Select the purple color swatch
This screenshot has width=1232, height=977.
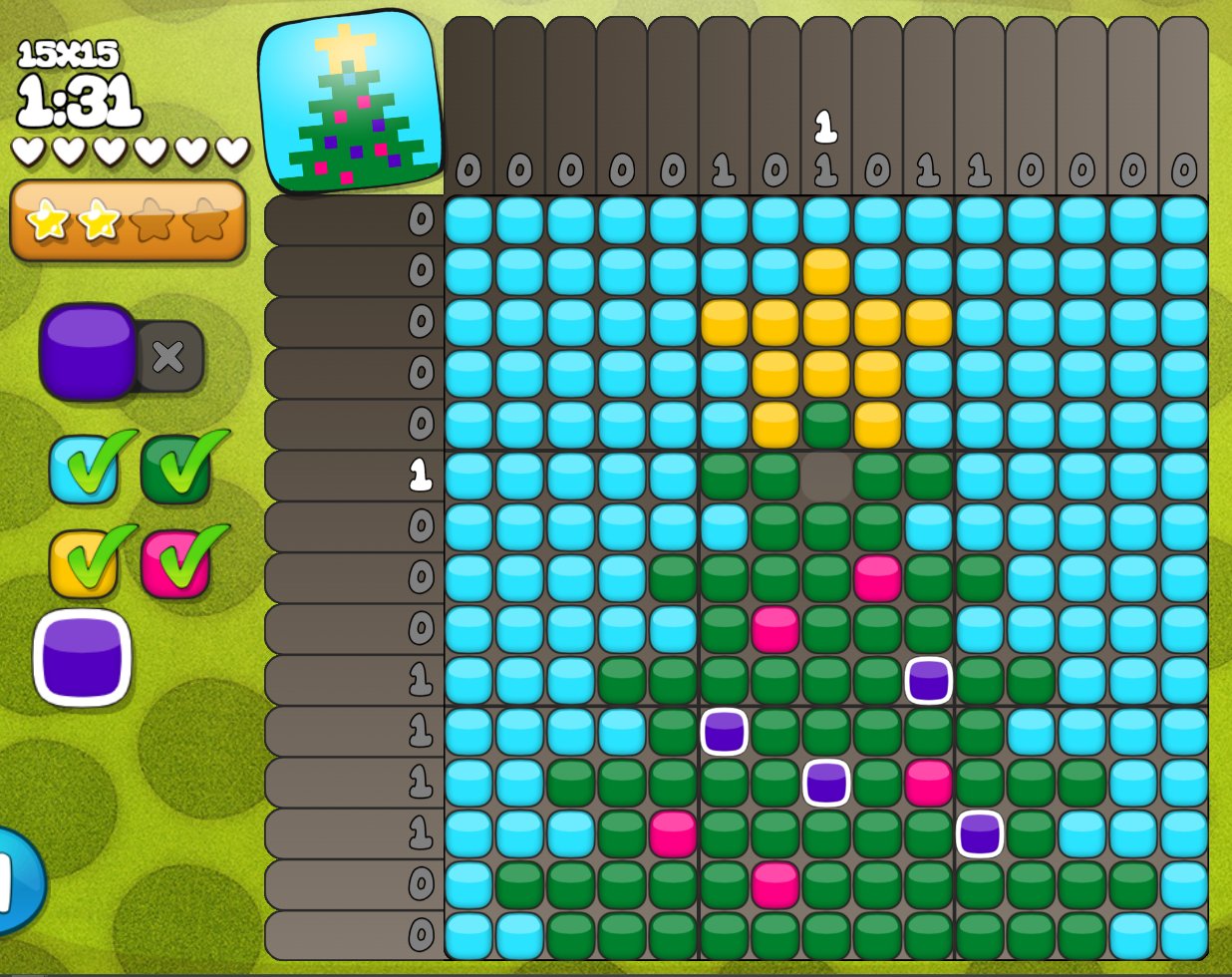click(x=83, y=658)
